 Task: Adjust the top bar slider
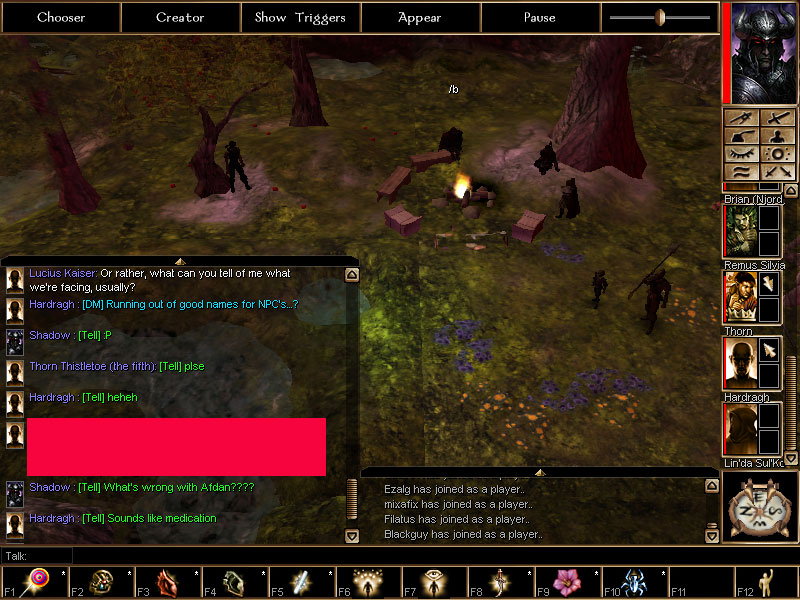[x=660, y=17]
